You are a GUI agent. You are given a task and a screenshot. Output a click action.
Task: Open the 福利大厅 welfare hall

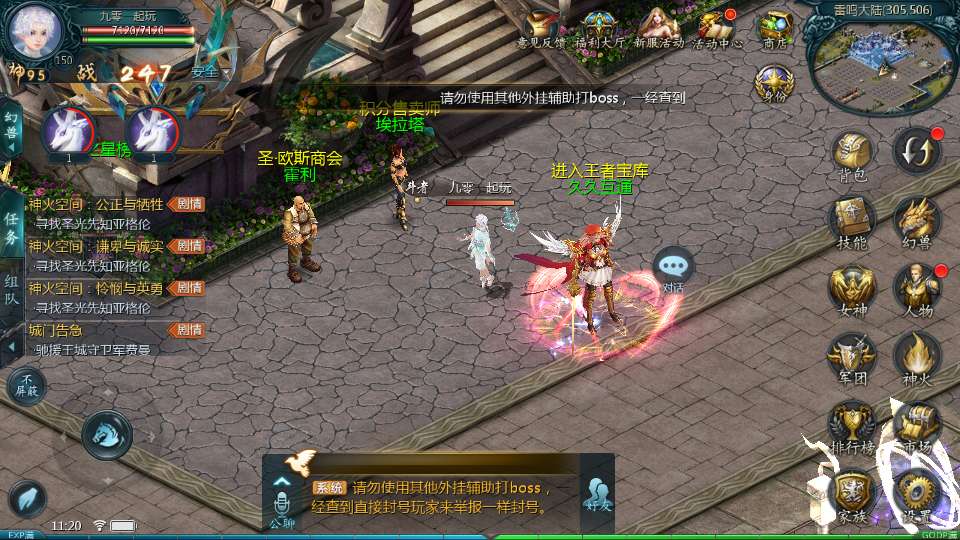(x=599, y=28)
